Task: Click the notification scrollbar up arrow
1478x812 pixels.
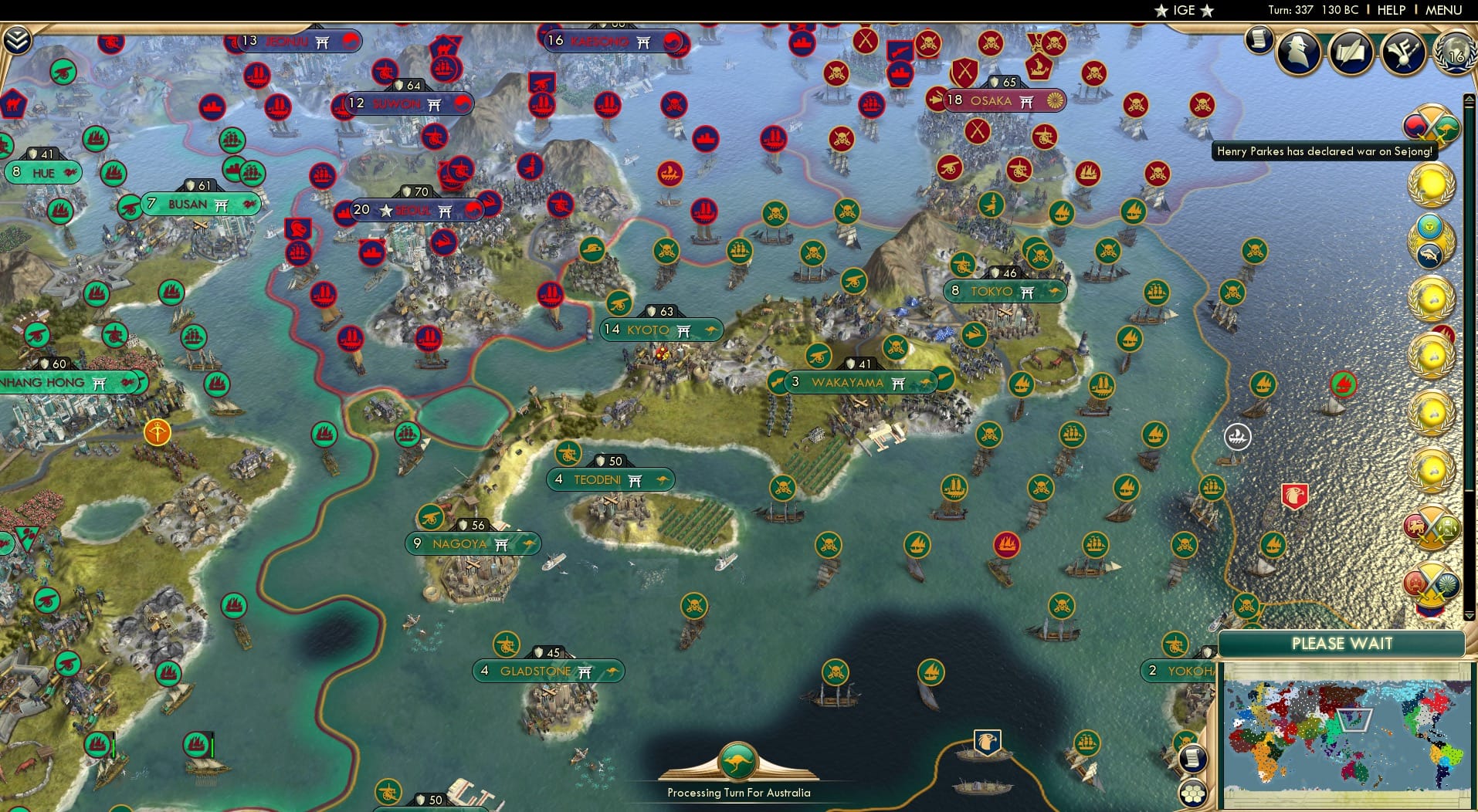Action: click(x=1469, y=99)
